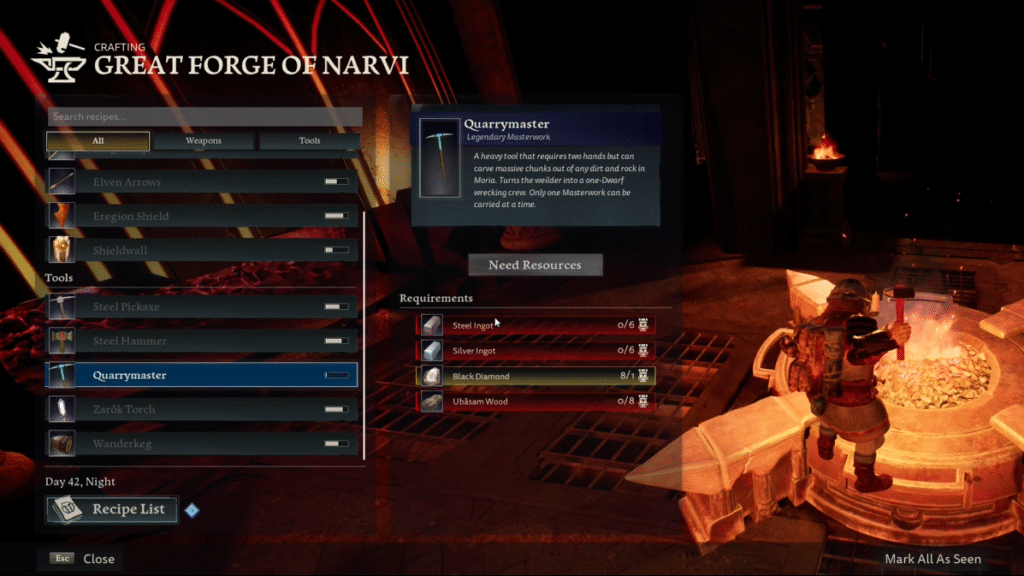Select the Zarôk Torch recipe
The width and height of the screenshot is (1024, 576).
pos(202,409)
